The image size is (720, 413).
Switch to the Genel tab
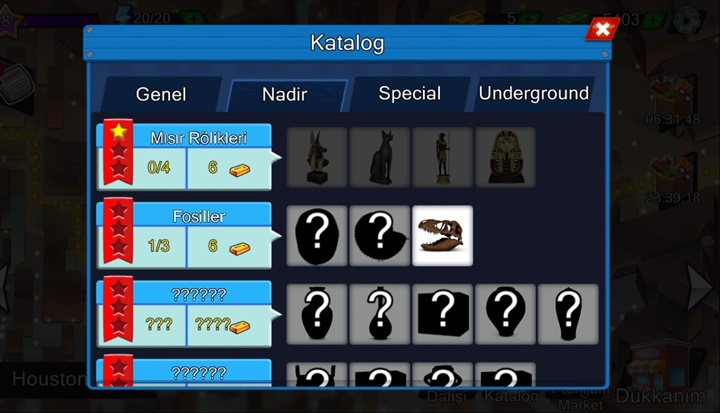pos(161,95)
